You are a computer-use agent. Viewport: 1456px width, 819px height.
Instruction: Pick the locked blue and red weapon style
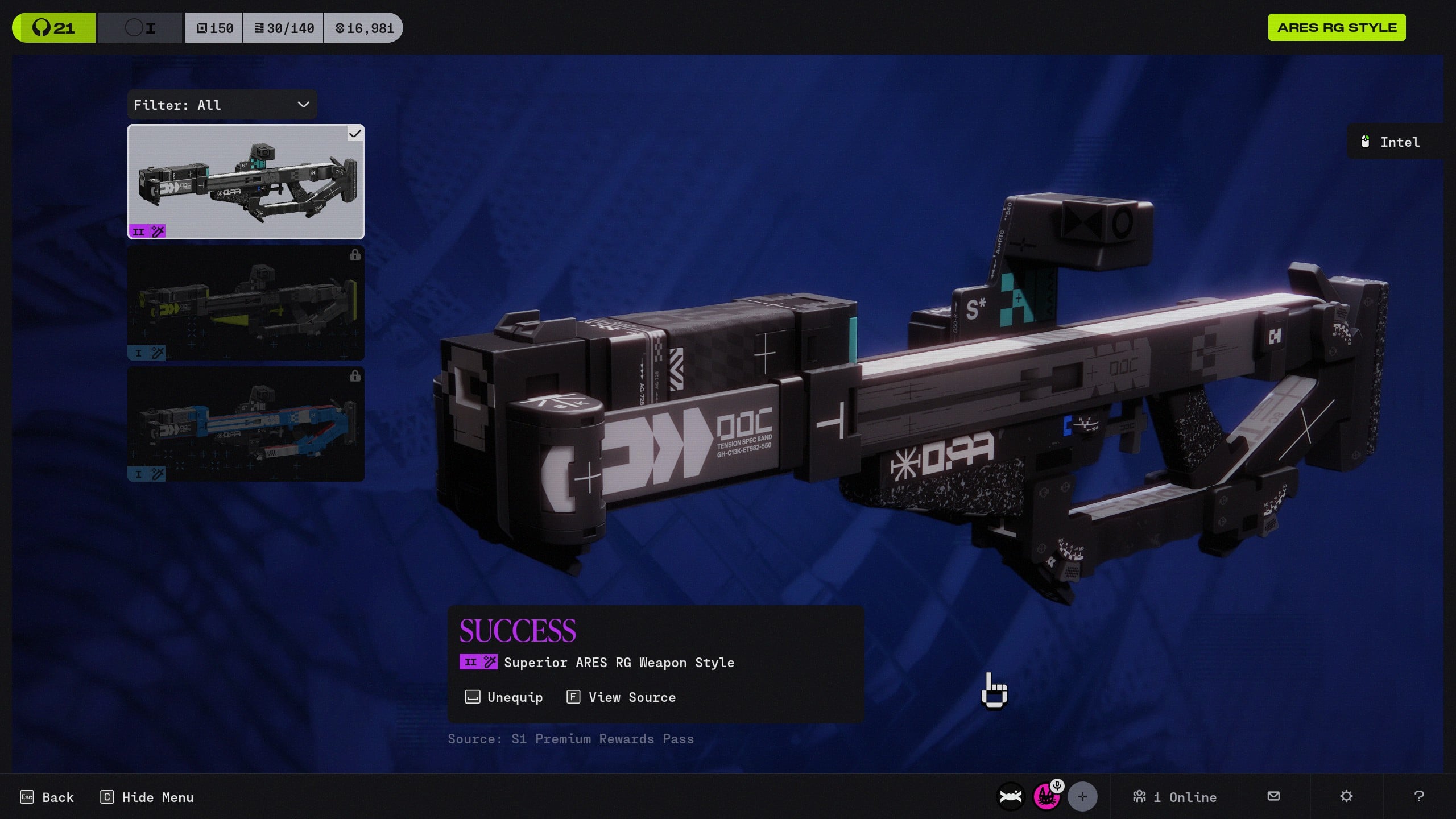tap(246, 424)
